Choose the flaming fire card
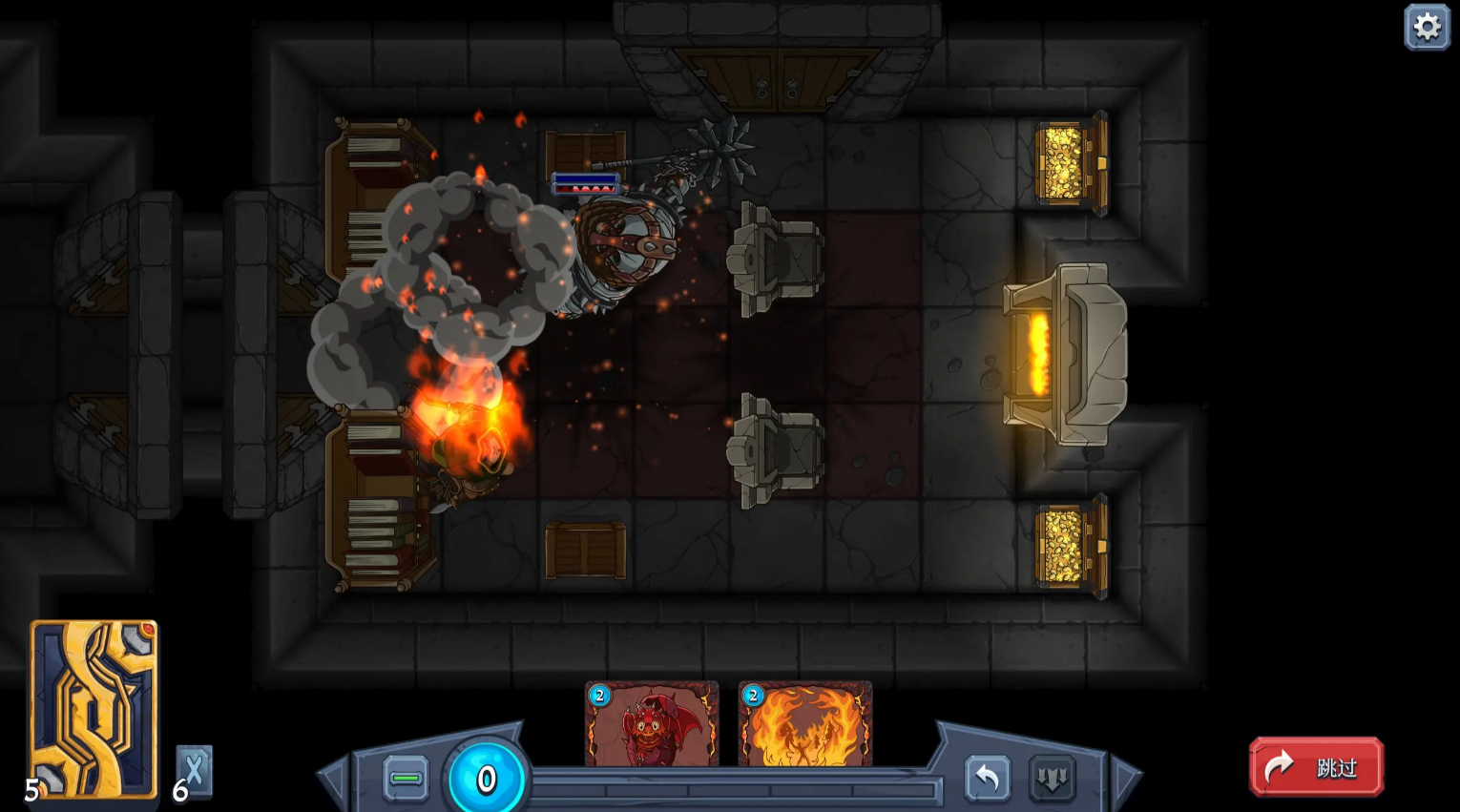The width and height of the screenshot is (1460, 812). click(x=804, y=724)
